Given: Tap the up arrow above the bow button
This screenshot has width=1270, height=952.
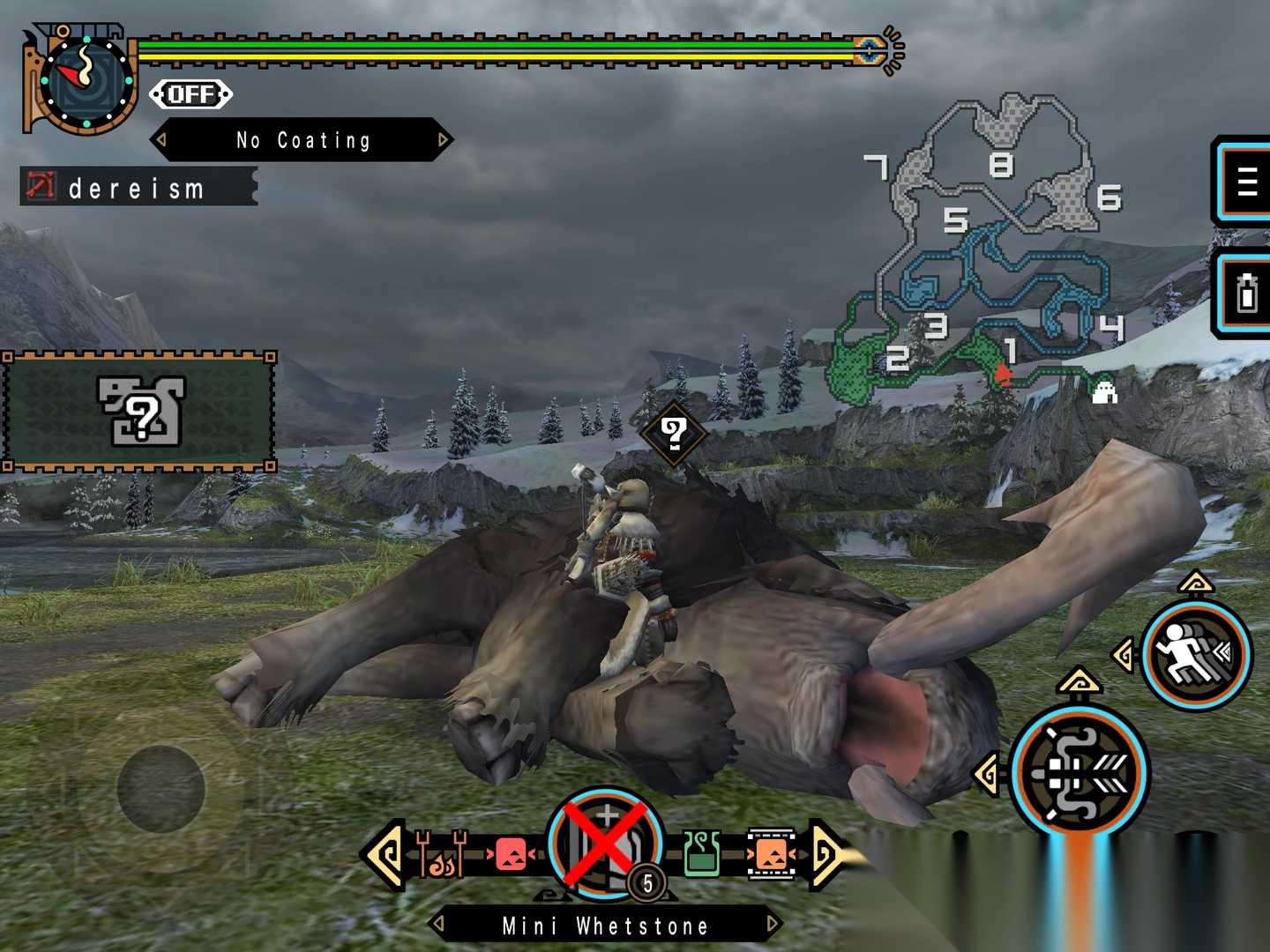Looking at the screenshot, I should pos(1079,681).
